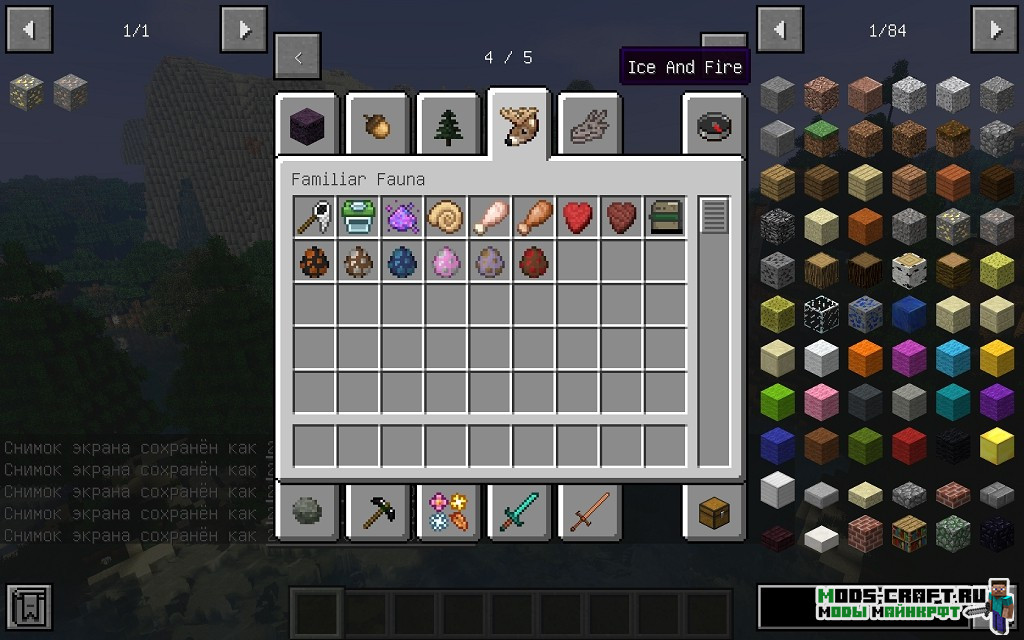1024x640 pixels.
Task: Select the Ice And Fire dragon skull tab
Action: click(x=588, y=125)
